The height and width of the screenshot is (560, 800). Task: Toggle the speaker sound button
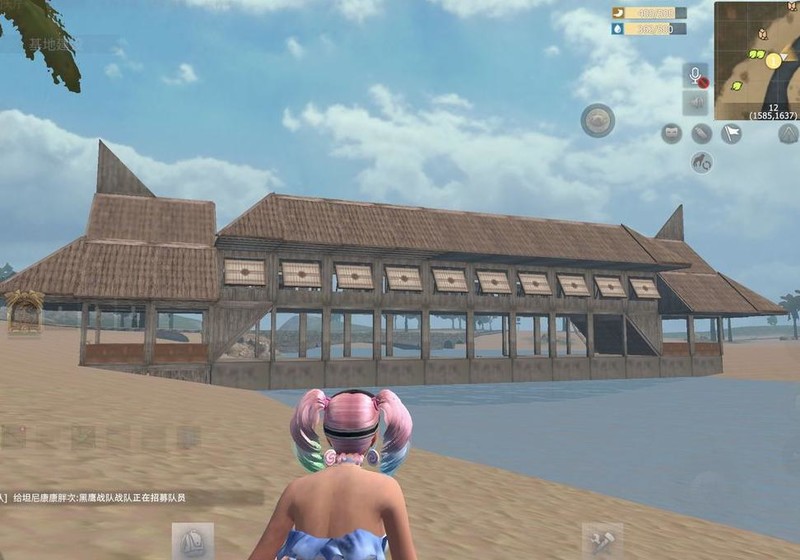[696, 103]
